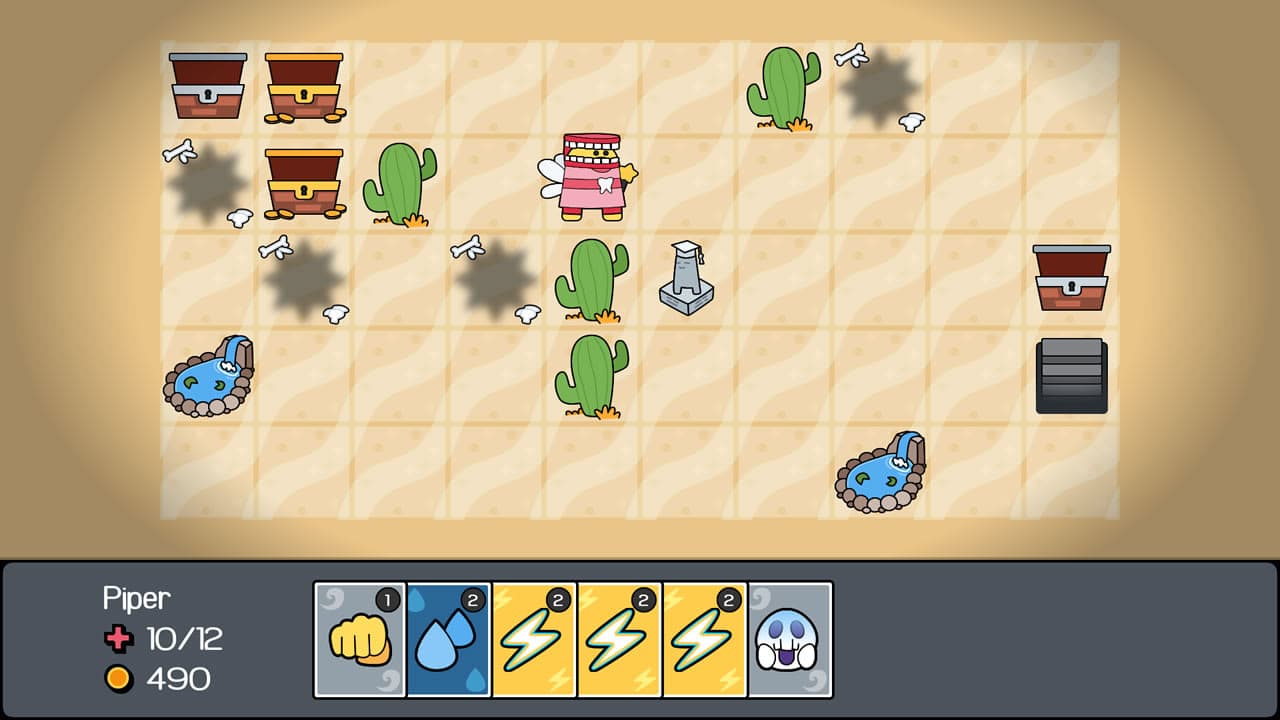Open the golden chest next to silver chest
The height and width of the screenshot is (720, 1280).
point(304,85)
